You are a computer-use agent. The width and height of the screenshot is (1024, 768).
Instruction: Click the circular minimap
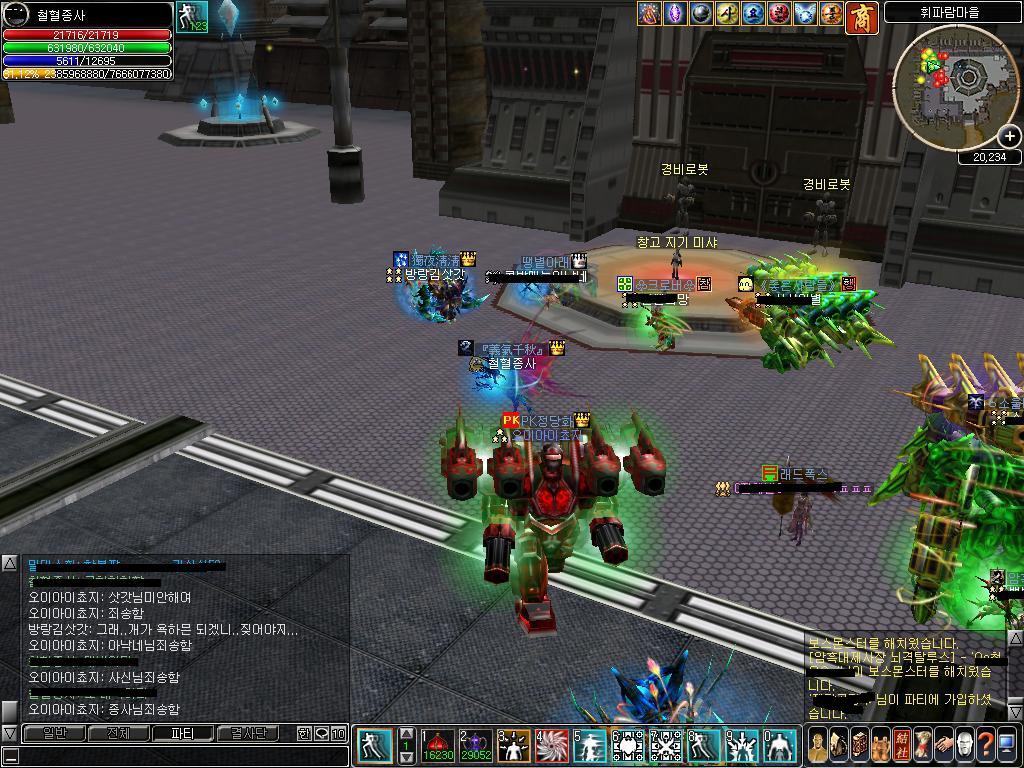954,85
